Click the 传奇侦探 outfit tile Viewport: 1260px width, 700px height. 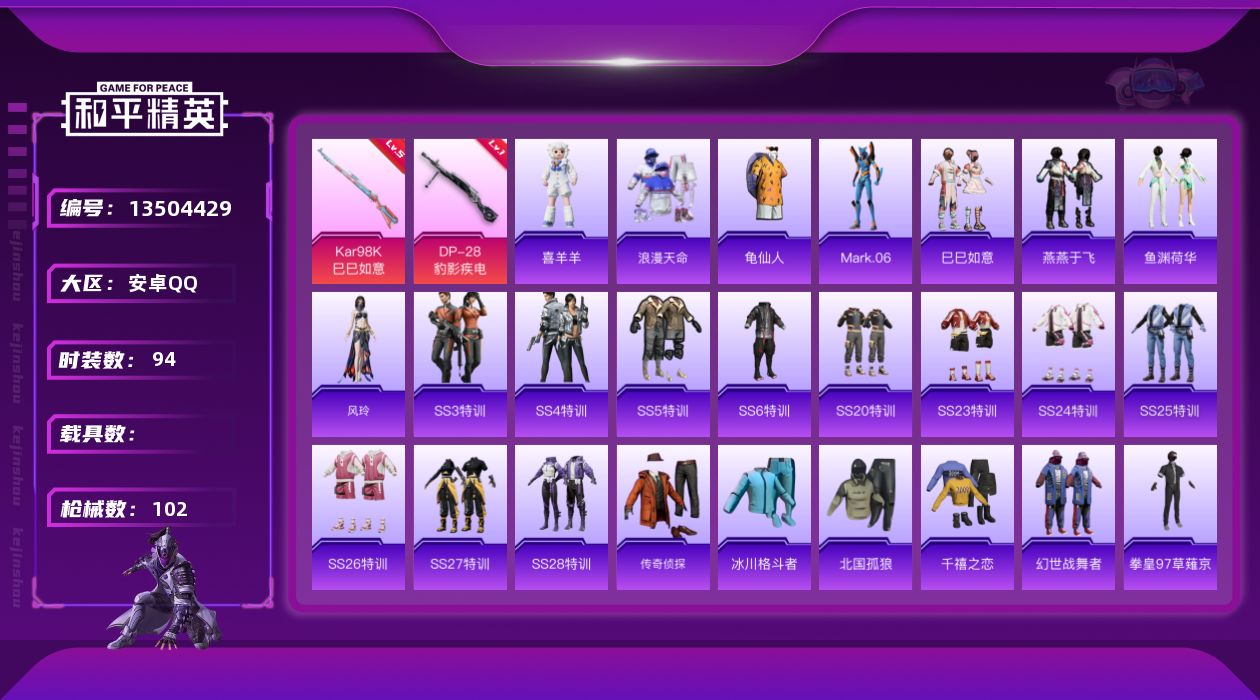tap(663, 517)
